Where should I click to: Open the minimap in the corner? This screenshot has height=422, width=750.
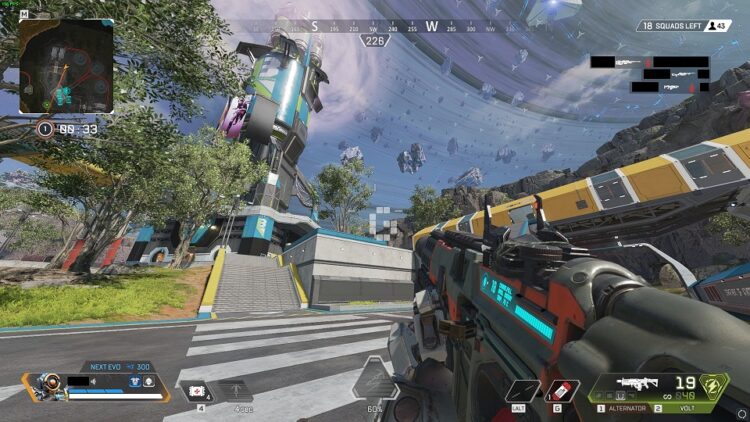pos(66,65)
